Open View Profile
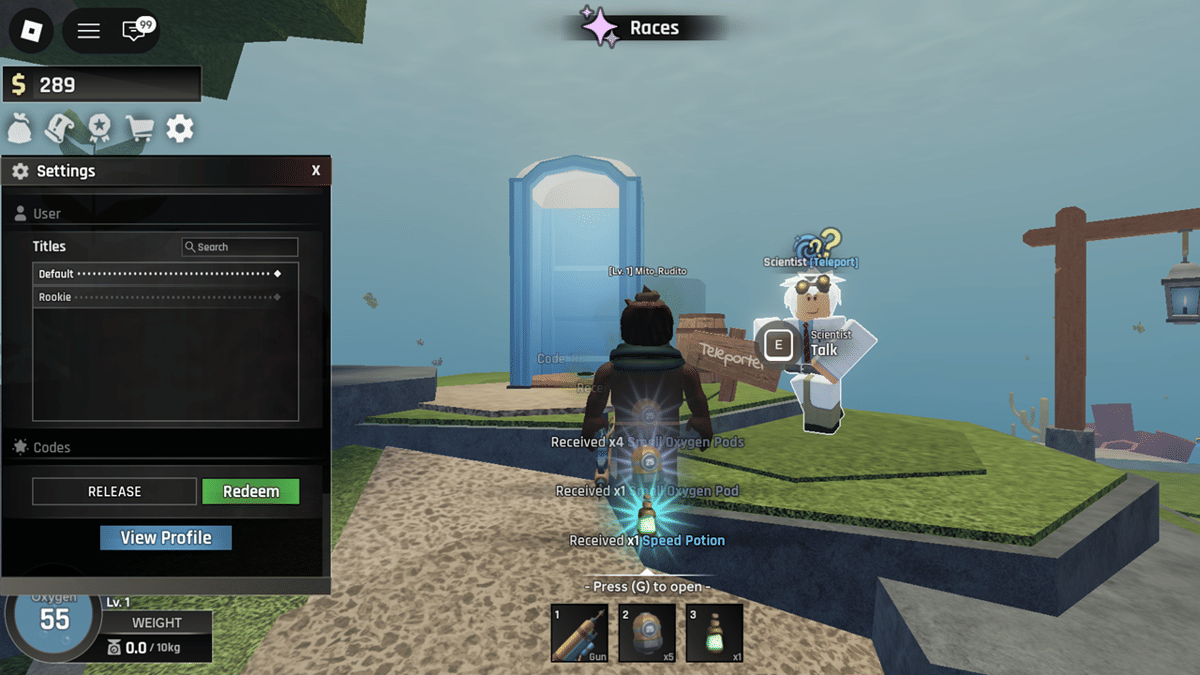 point(166,538)
